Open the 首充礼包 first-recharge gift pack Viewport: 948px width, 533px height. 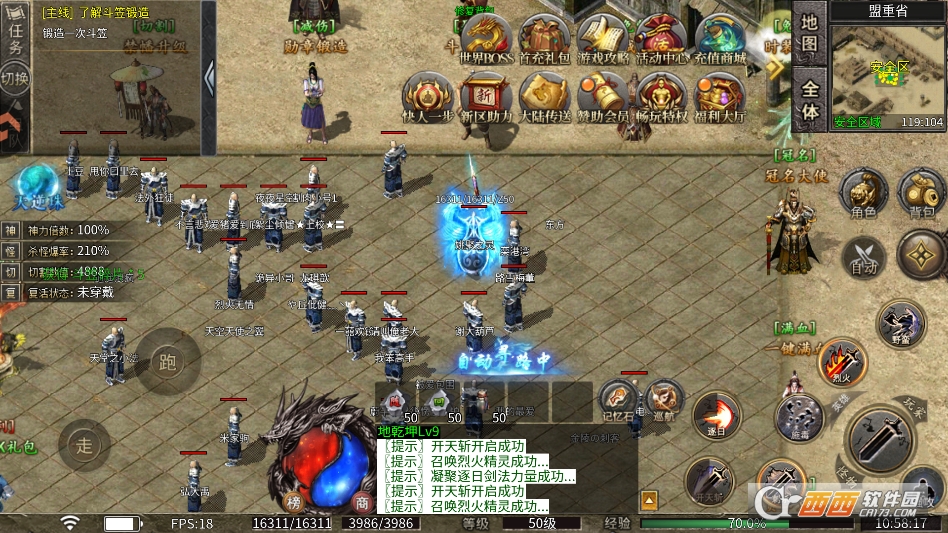[543, 40]
